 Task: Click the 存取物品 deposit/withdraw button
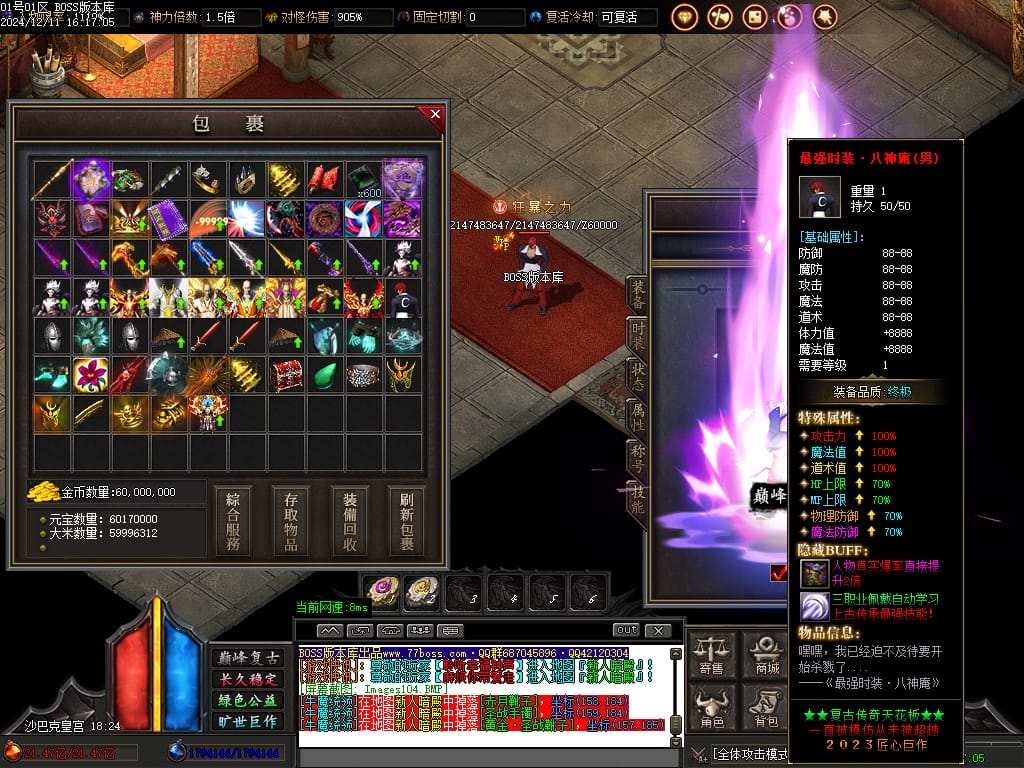[x=290, y=520]
